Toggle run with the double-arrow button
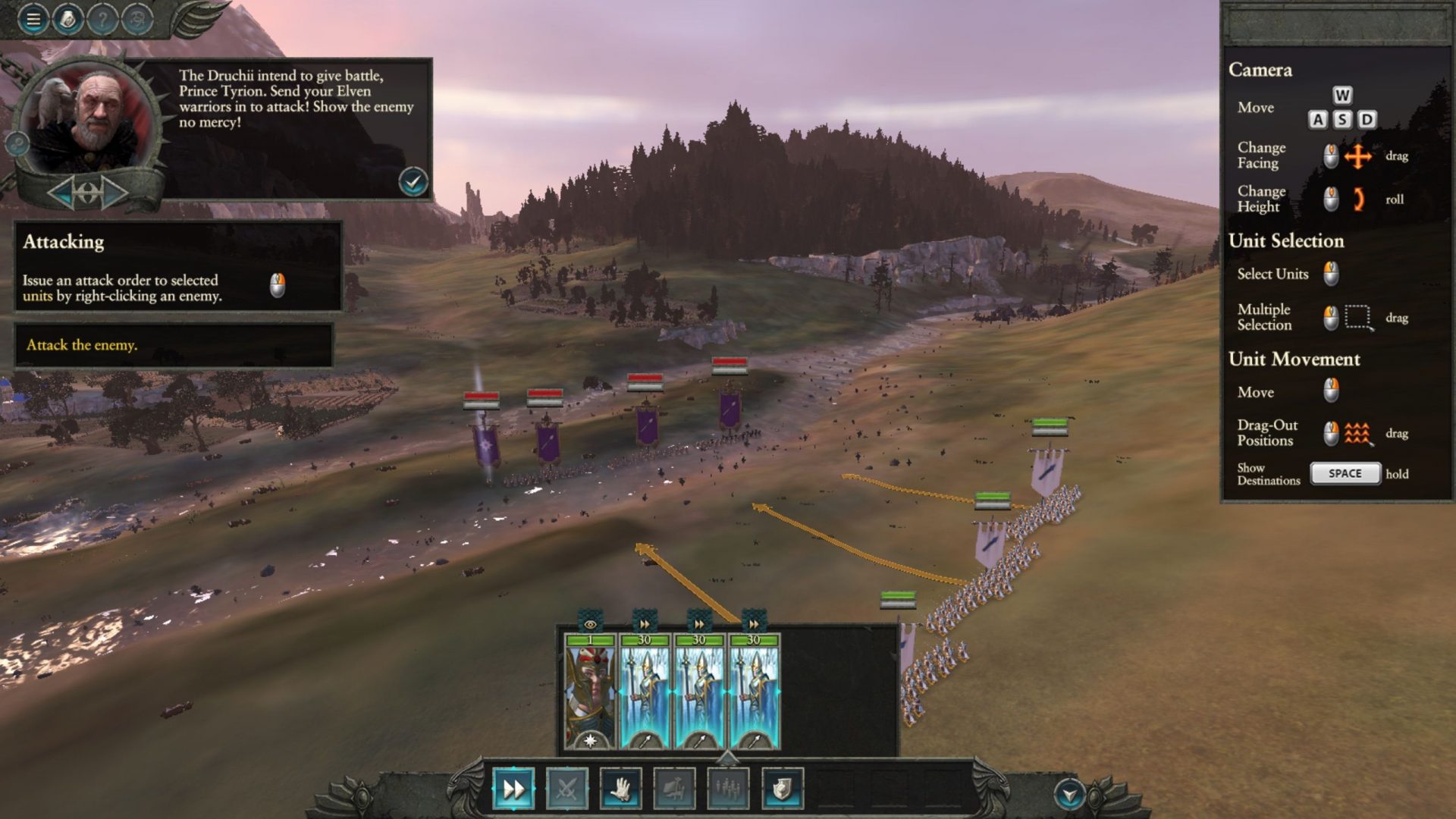 pyautogui.click(x=513, y=789)
